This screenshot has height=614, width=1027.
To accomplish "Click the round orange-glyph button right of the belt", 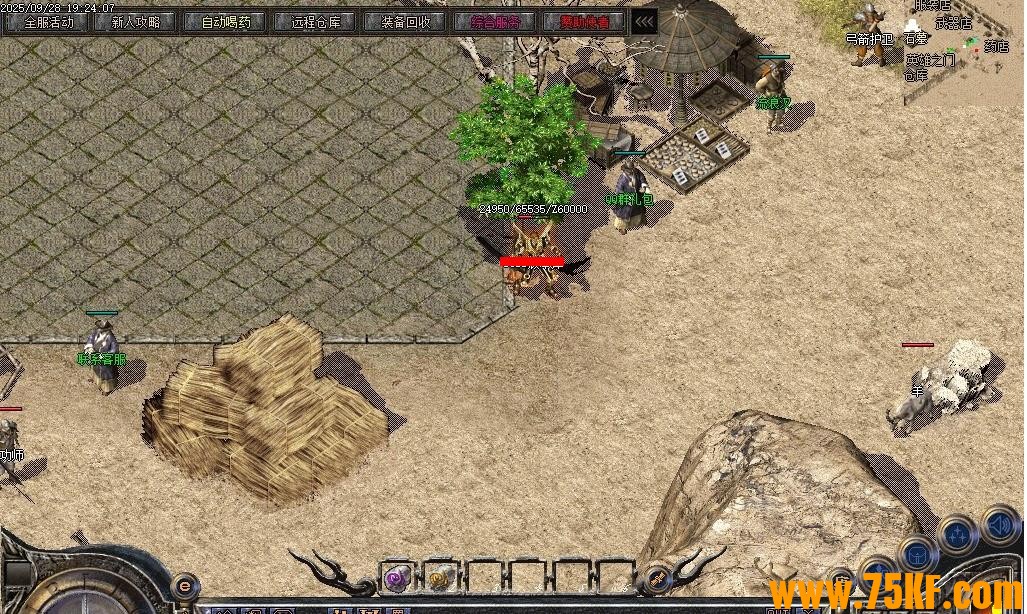I will click(657, 577).
